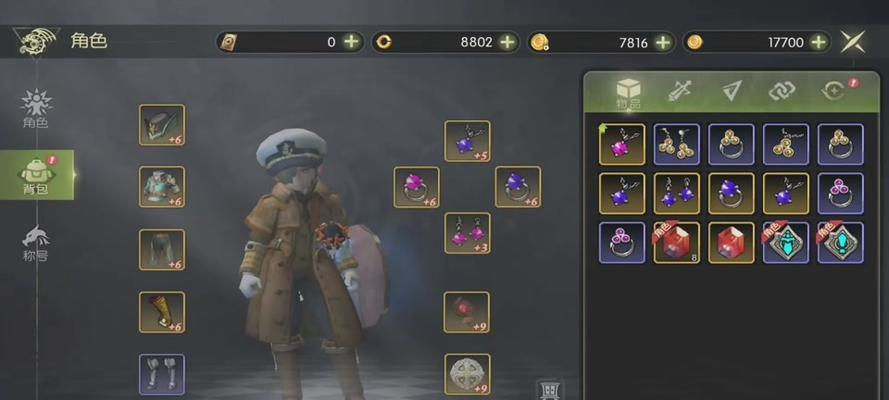Switch to the sword tab in the bag panel

coord(680,90)
